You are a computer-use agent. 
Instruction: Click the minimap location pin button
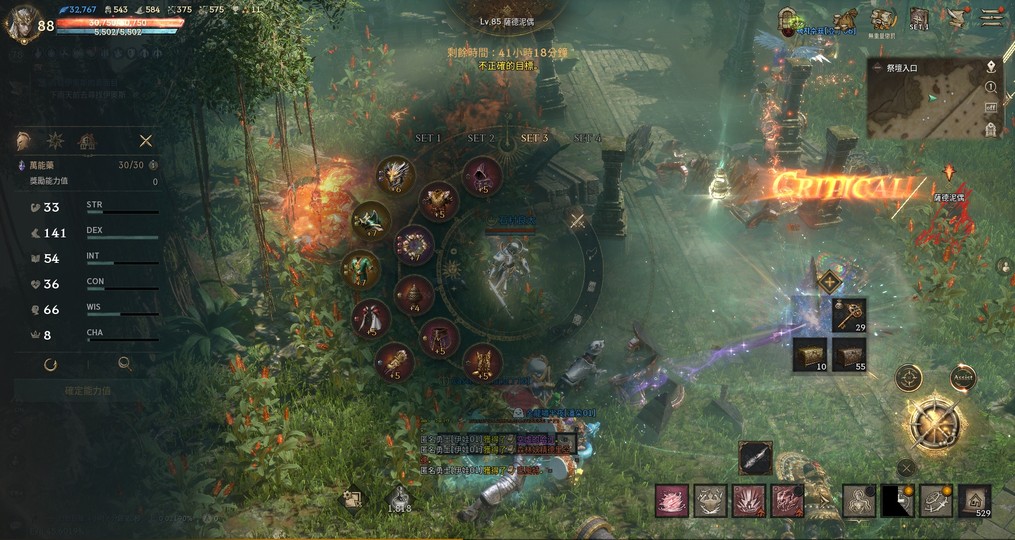[x=990, y=67]
